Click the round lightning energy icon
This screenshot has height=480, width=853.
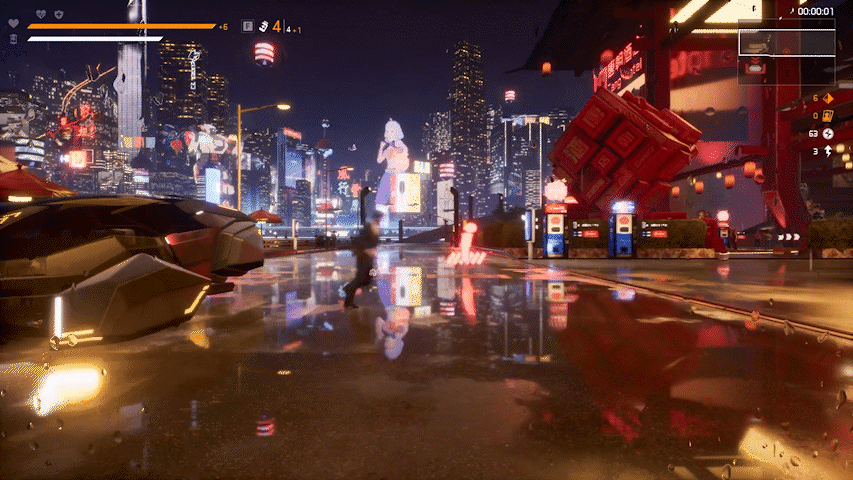click(828, 133)
